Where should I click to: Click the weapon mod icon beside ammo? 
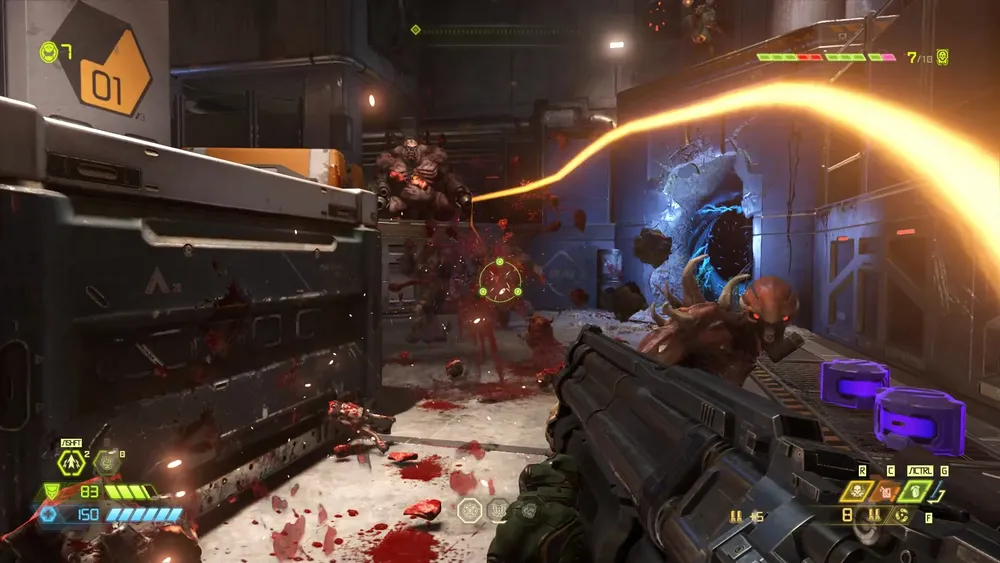[x=901, y=516]
